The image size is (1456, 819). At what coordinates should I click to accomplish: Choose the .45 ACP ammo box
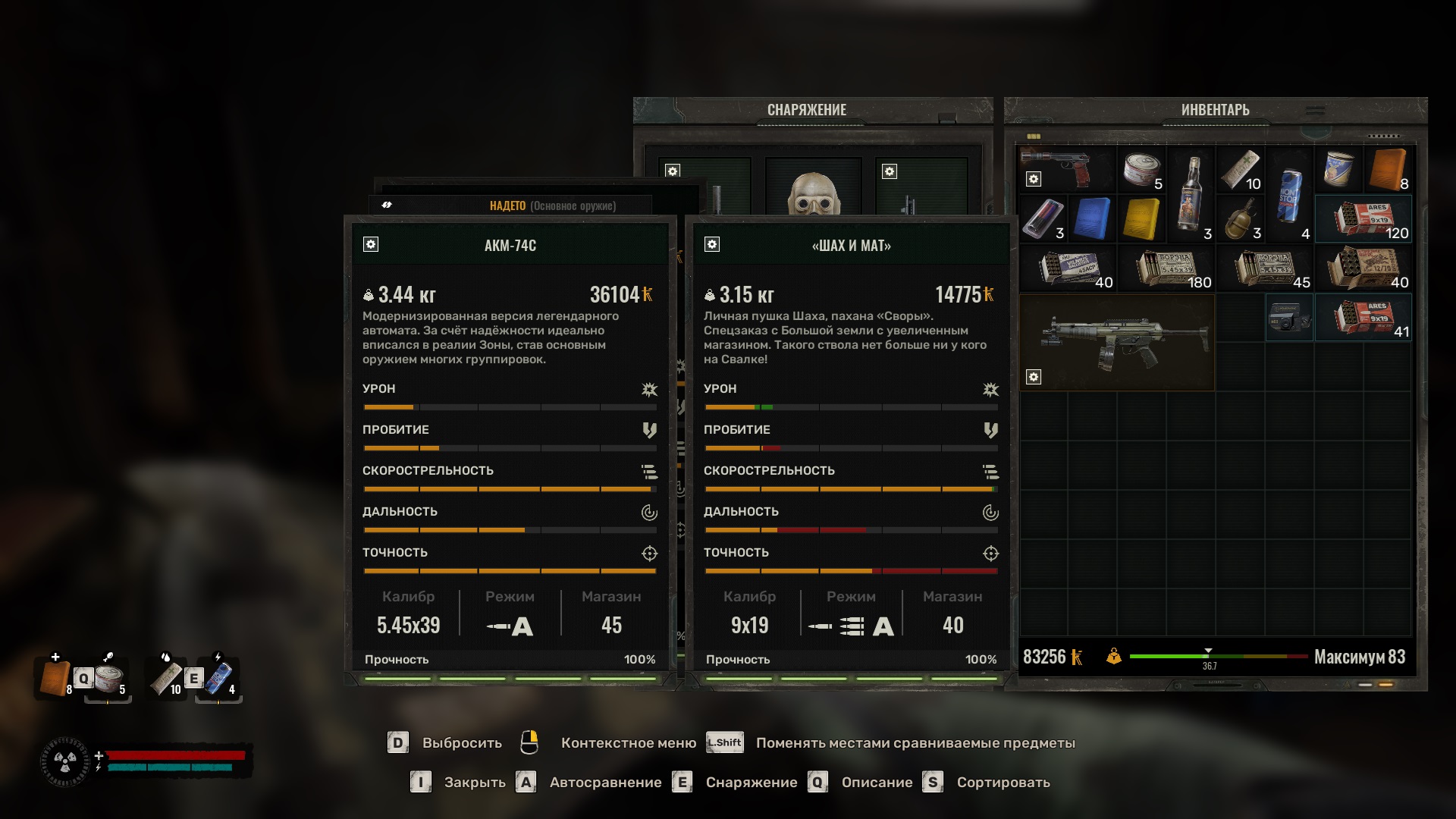pos(1068,268)
